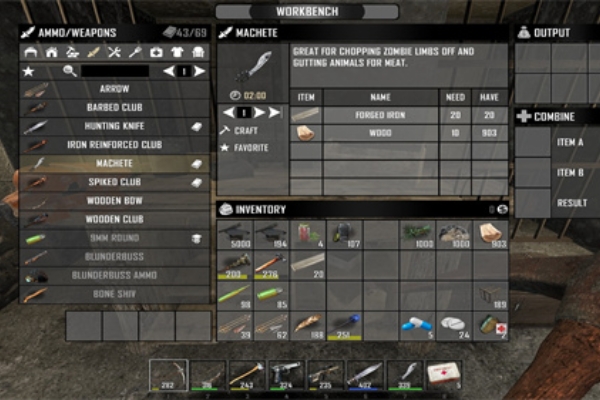This screenshot has height=400, width=600.
Task: Open the medical category tab
Action: click(156, 52)
